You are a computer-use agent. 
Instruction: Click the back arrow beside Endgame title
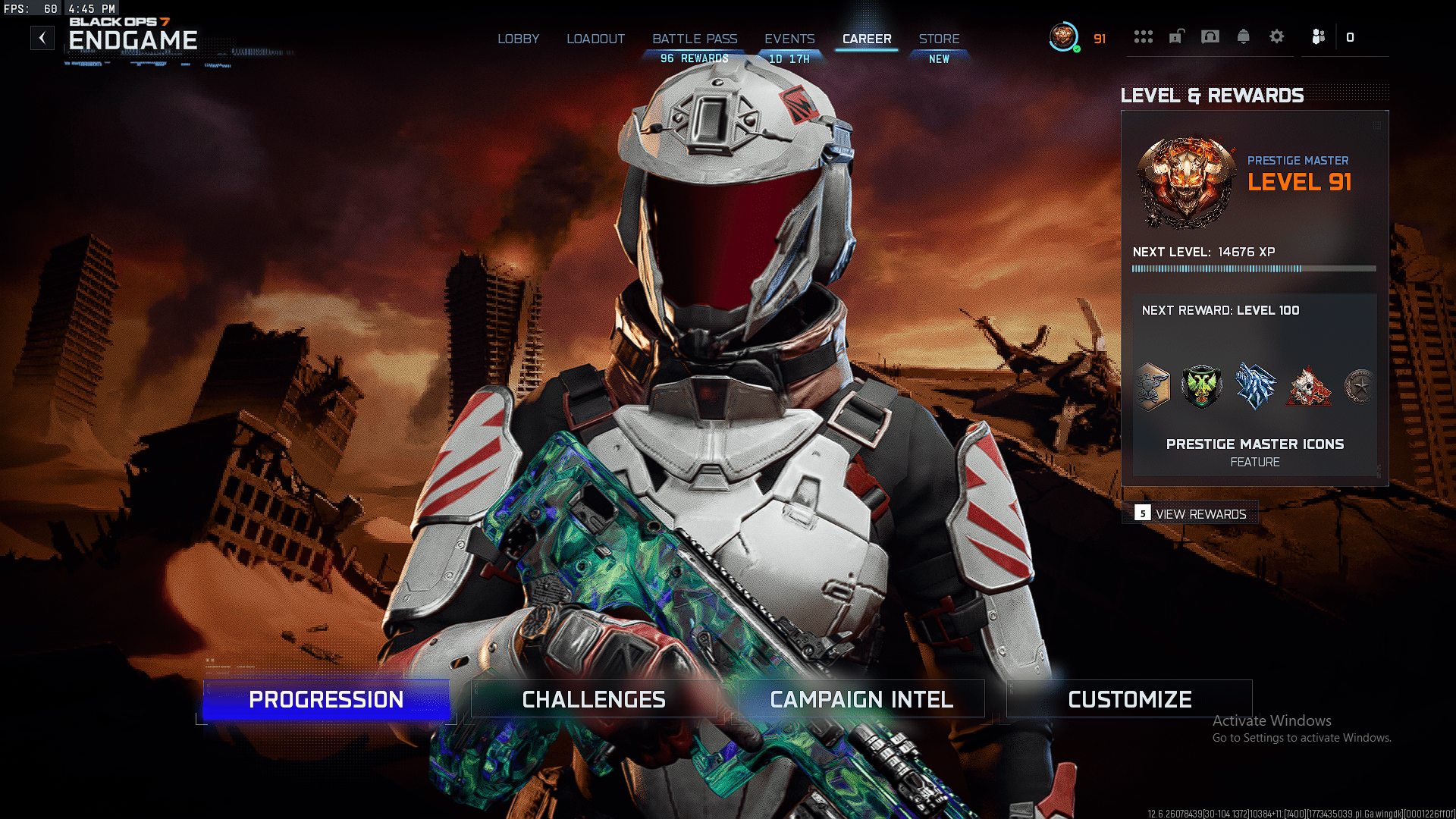tap(42, 37)
